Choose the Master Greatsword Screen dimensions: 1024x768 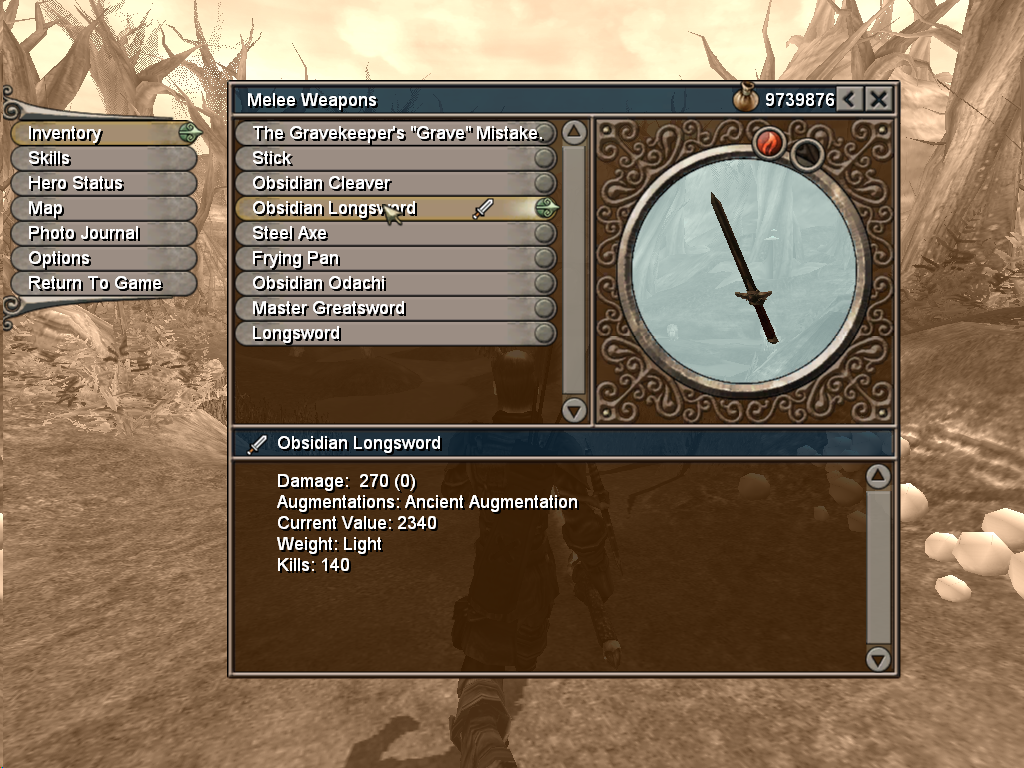coord(396,308)
